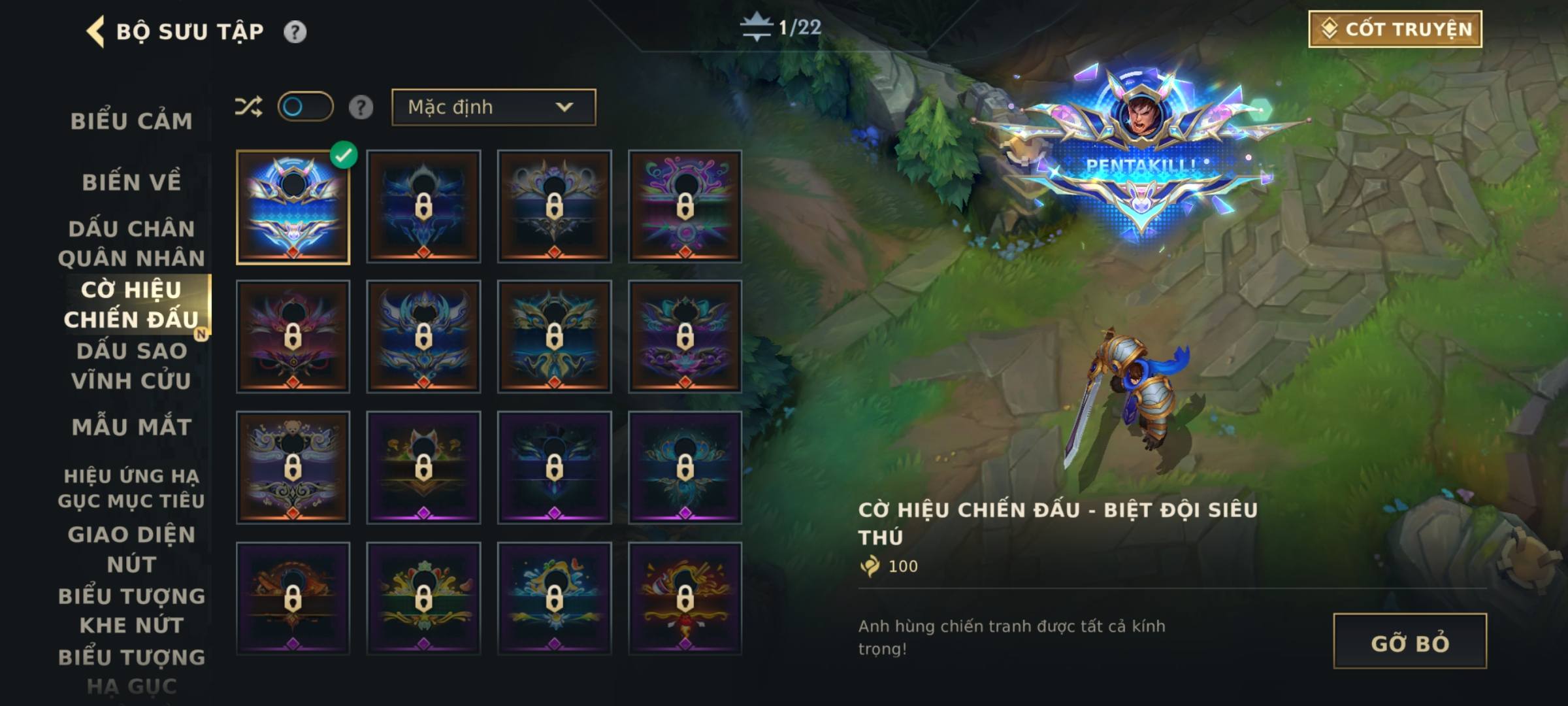The width and height of the screenshot is (1568, 706).
Task: Switch to the Biểu Cảm tab
Action: click(131, 122)
